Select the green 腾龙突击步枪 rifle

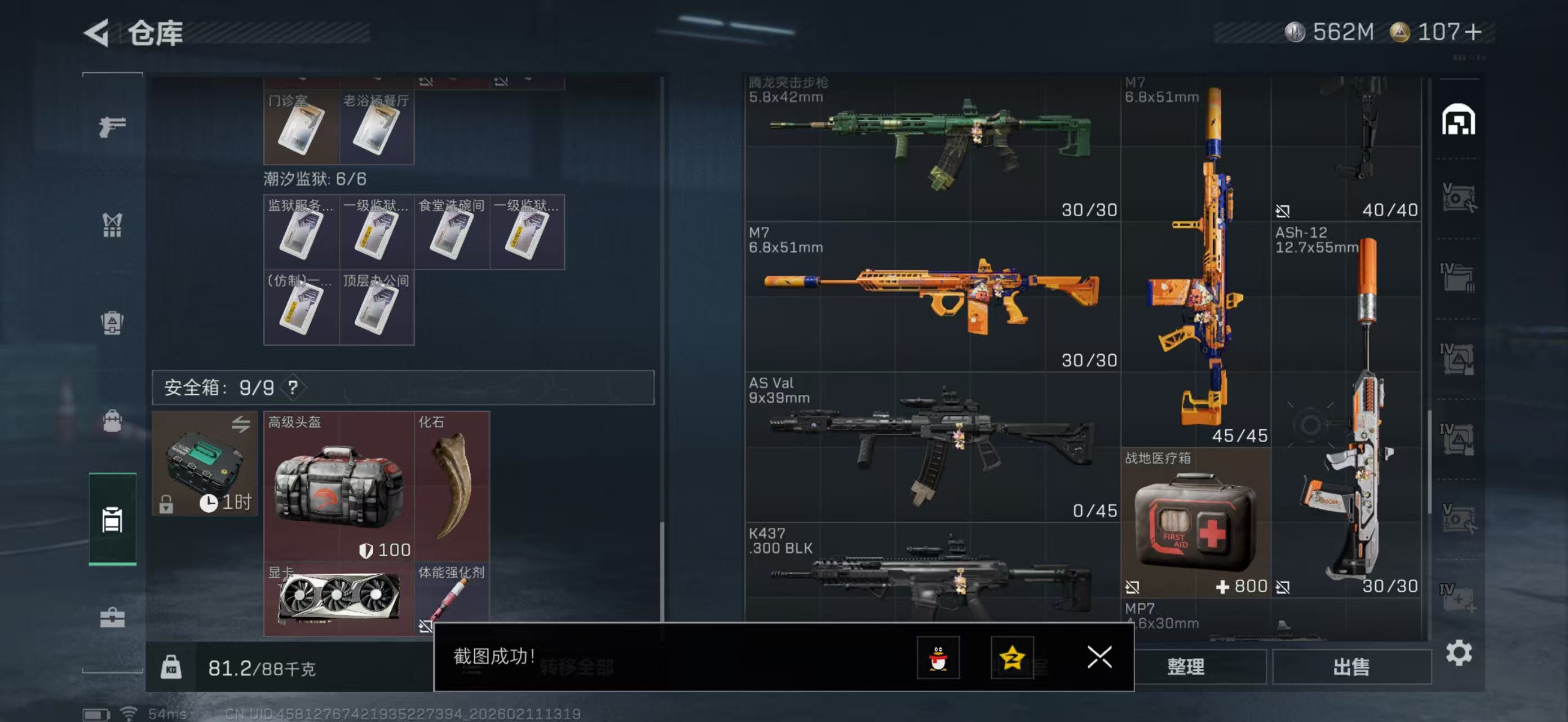tap(931, 146)
